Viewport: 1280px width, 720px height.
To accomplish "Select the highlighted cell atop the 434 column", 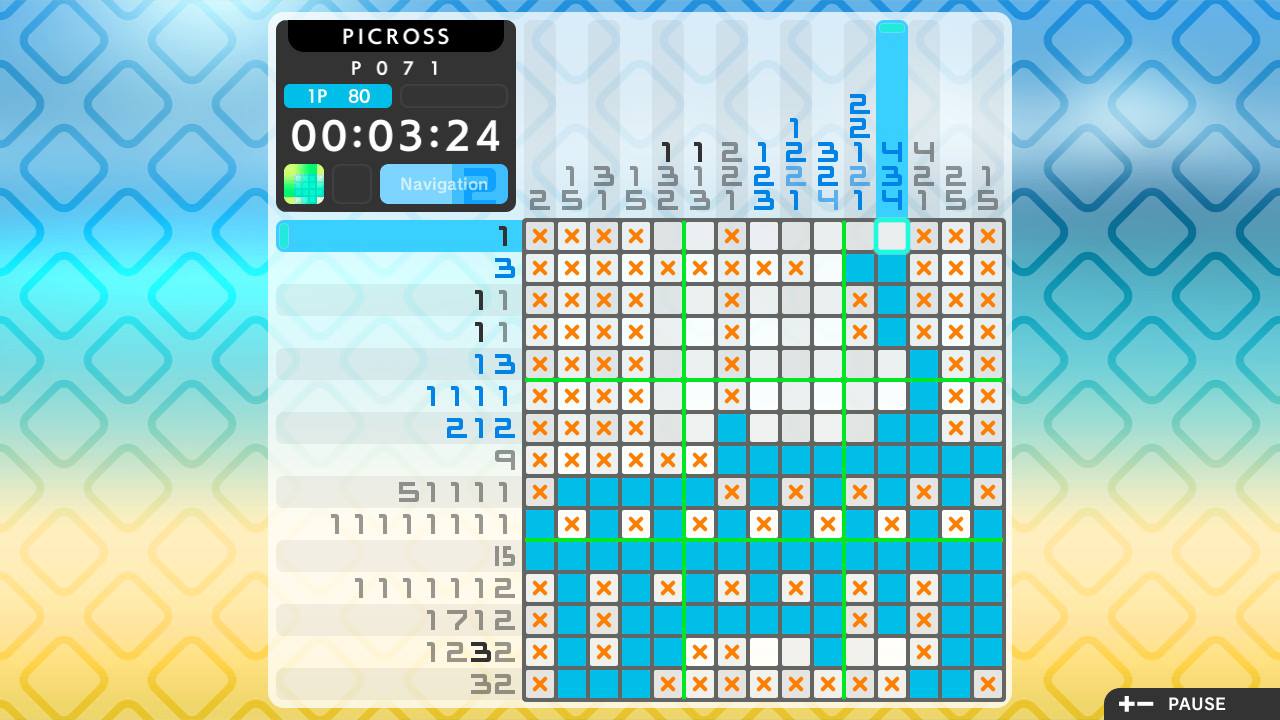I will point(891,236).
